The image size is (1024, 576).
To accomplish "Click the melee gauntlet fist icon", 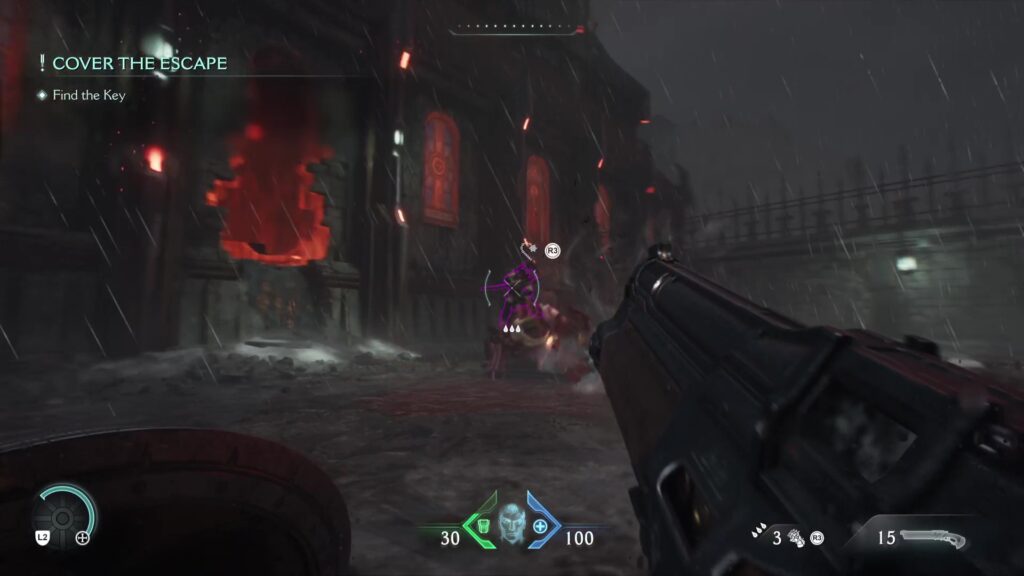I will pyautogui.click(x=797, y=537).
